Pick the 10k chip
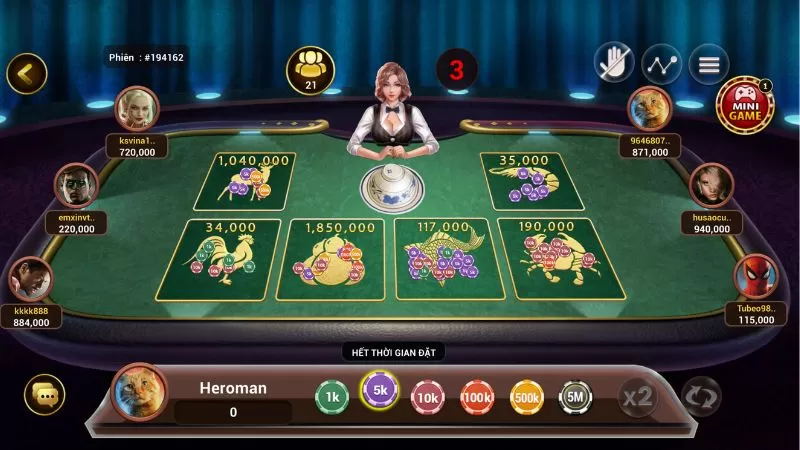This screenshot has width=800, height=450. point(428,397)
